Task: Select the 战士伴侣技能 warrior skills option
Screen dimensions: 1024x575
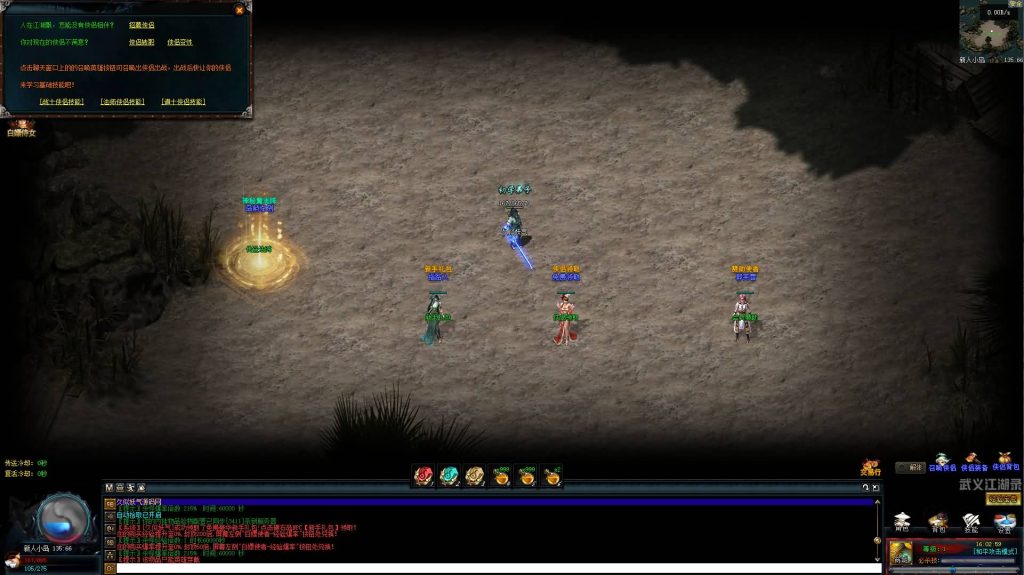Action: 62,102
